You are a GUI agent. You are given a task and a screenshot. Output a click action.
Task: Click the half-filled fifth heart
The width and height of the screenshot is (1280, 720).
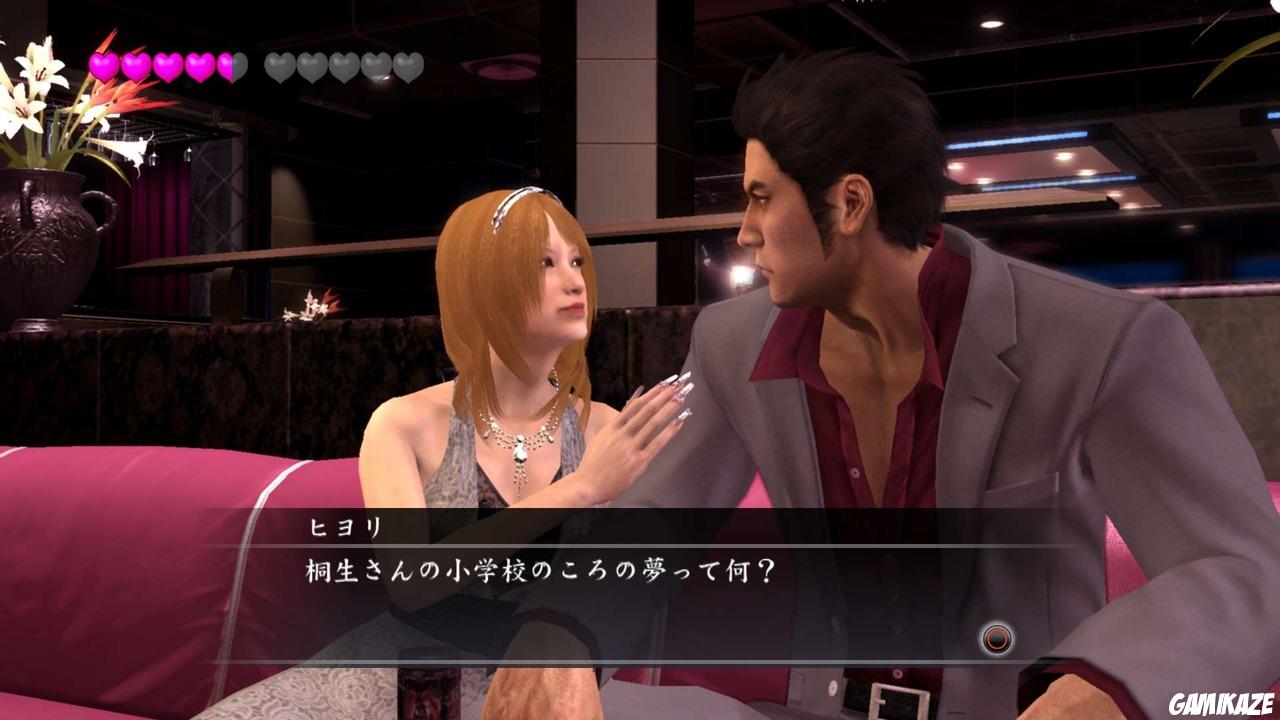pyautogui.click(x=232, y=65)
